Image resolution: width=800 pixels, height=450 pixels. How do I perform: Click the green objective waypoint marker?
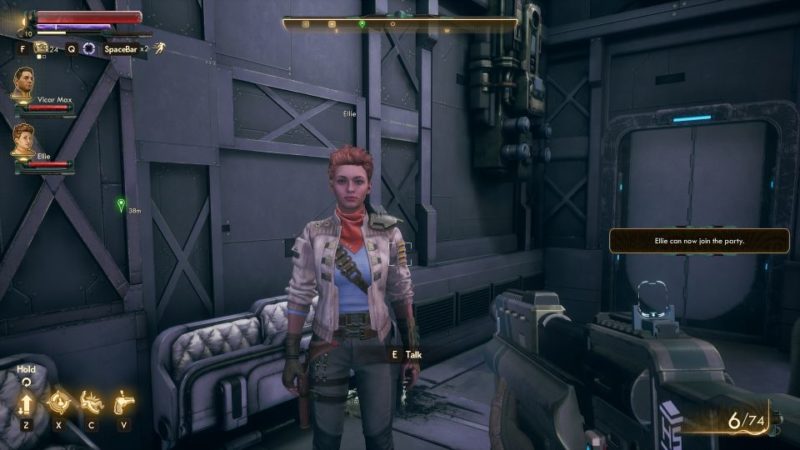click(x=121, y=204)
